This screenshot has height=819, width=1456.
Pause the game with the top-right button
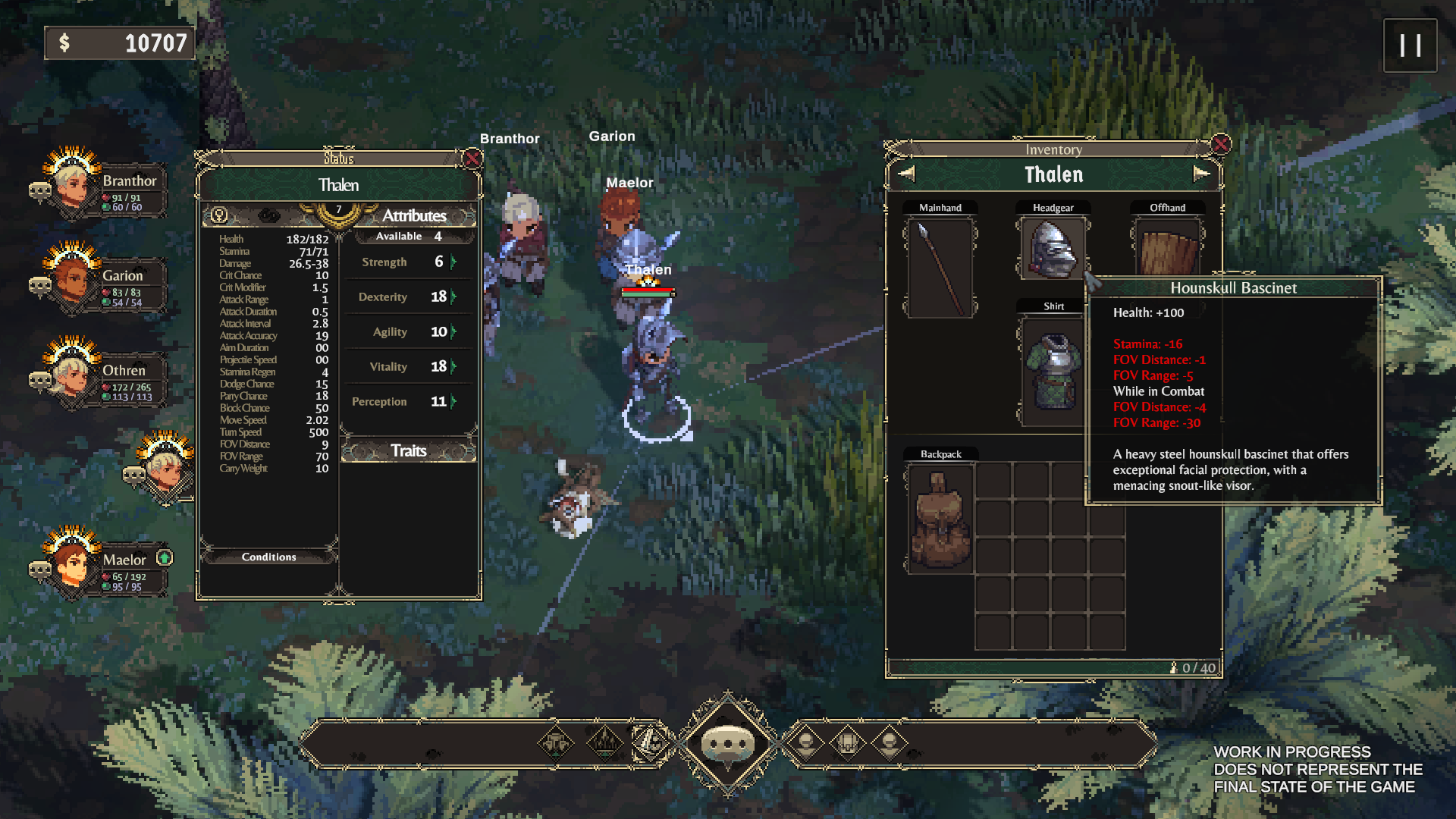1410,45
